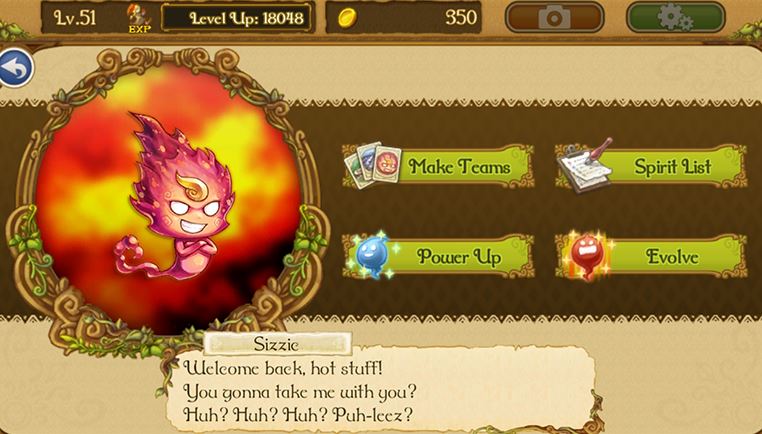
Task: Select the Evolve option
Action: [x=652, y=257]
